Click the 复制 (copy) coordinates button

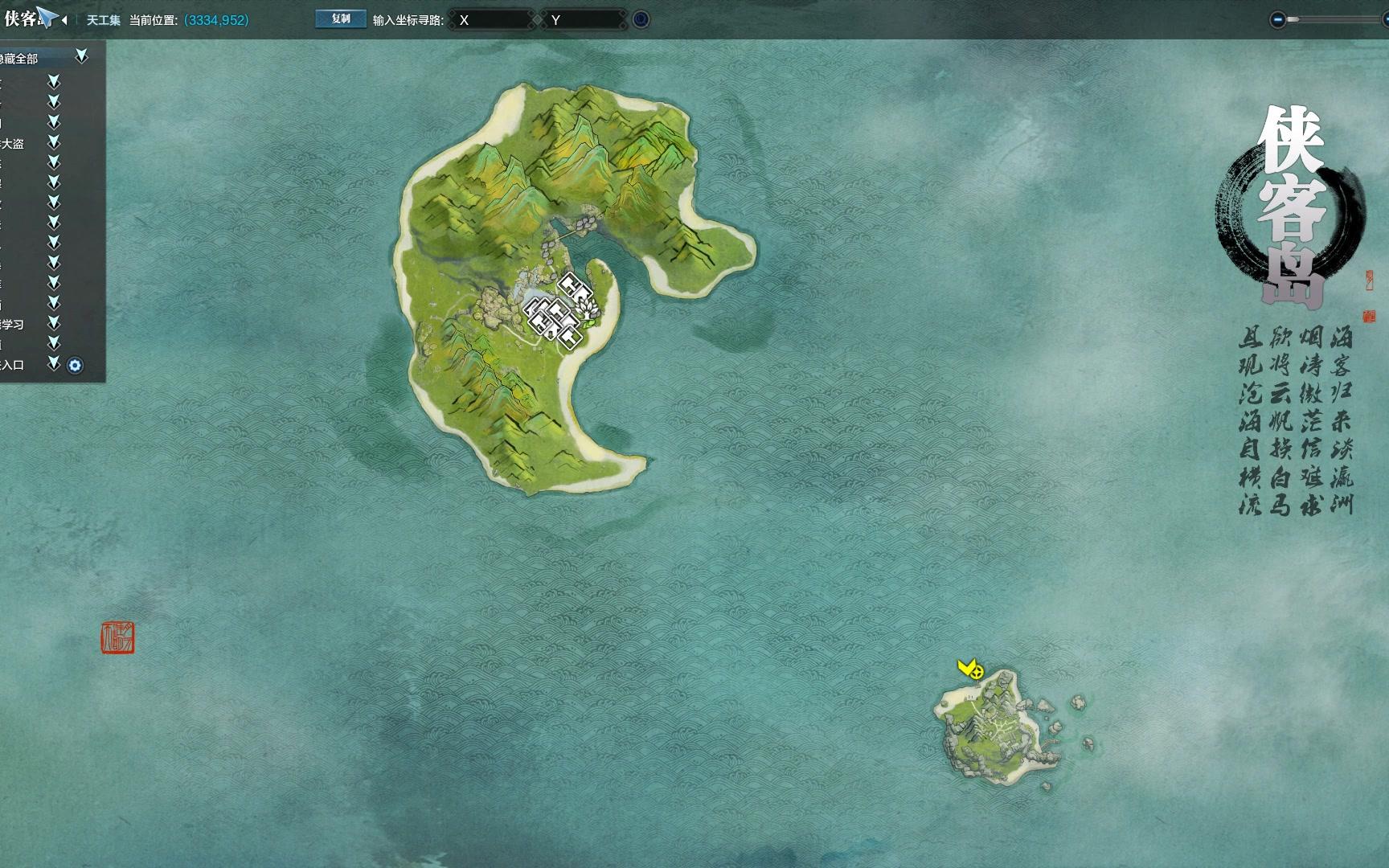coord(341,19)
